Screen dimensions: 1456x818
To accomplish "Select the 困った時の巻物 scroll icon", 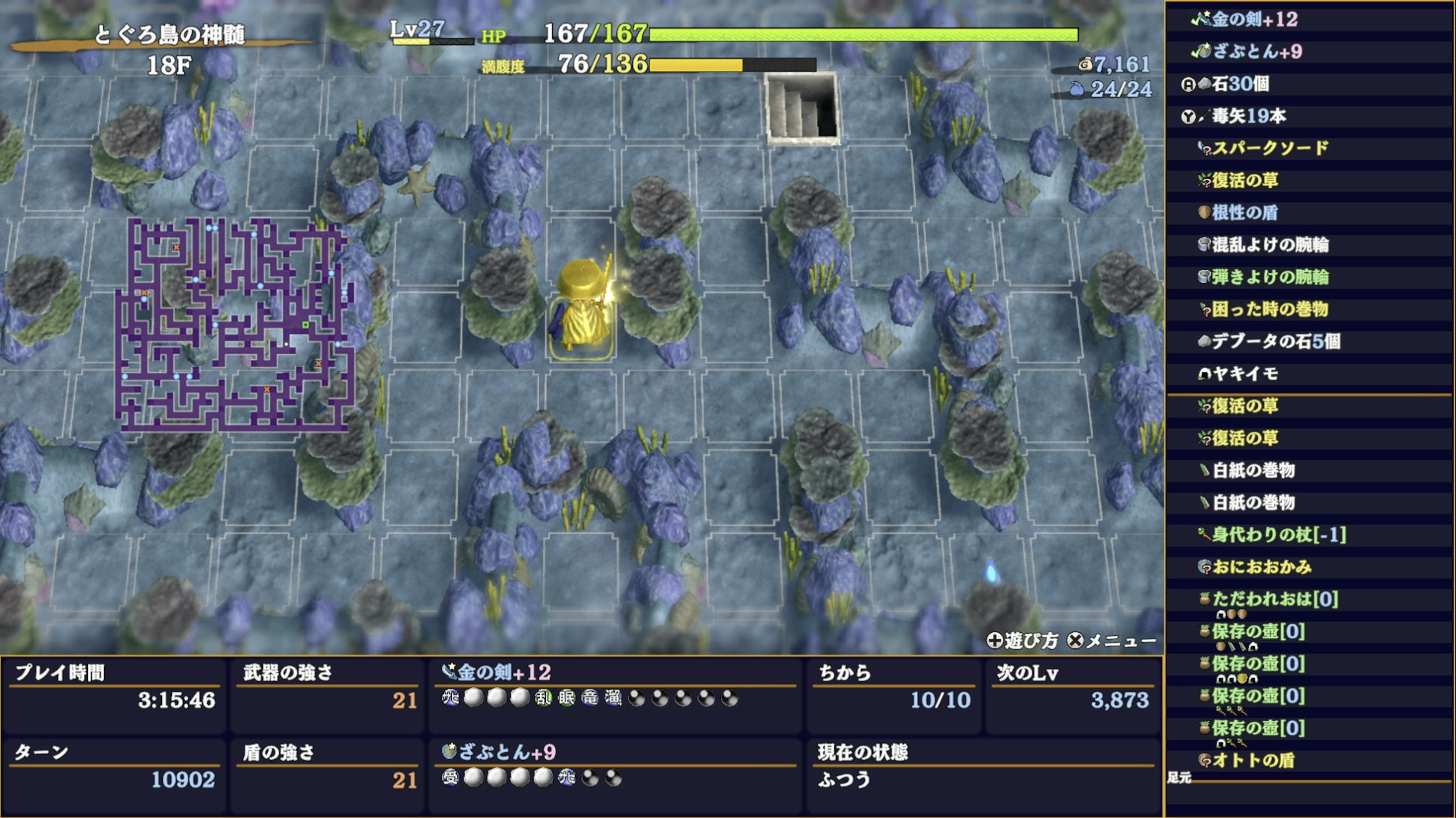I will point(1206,310).
